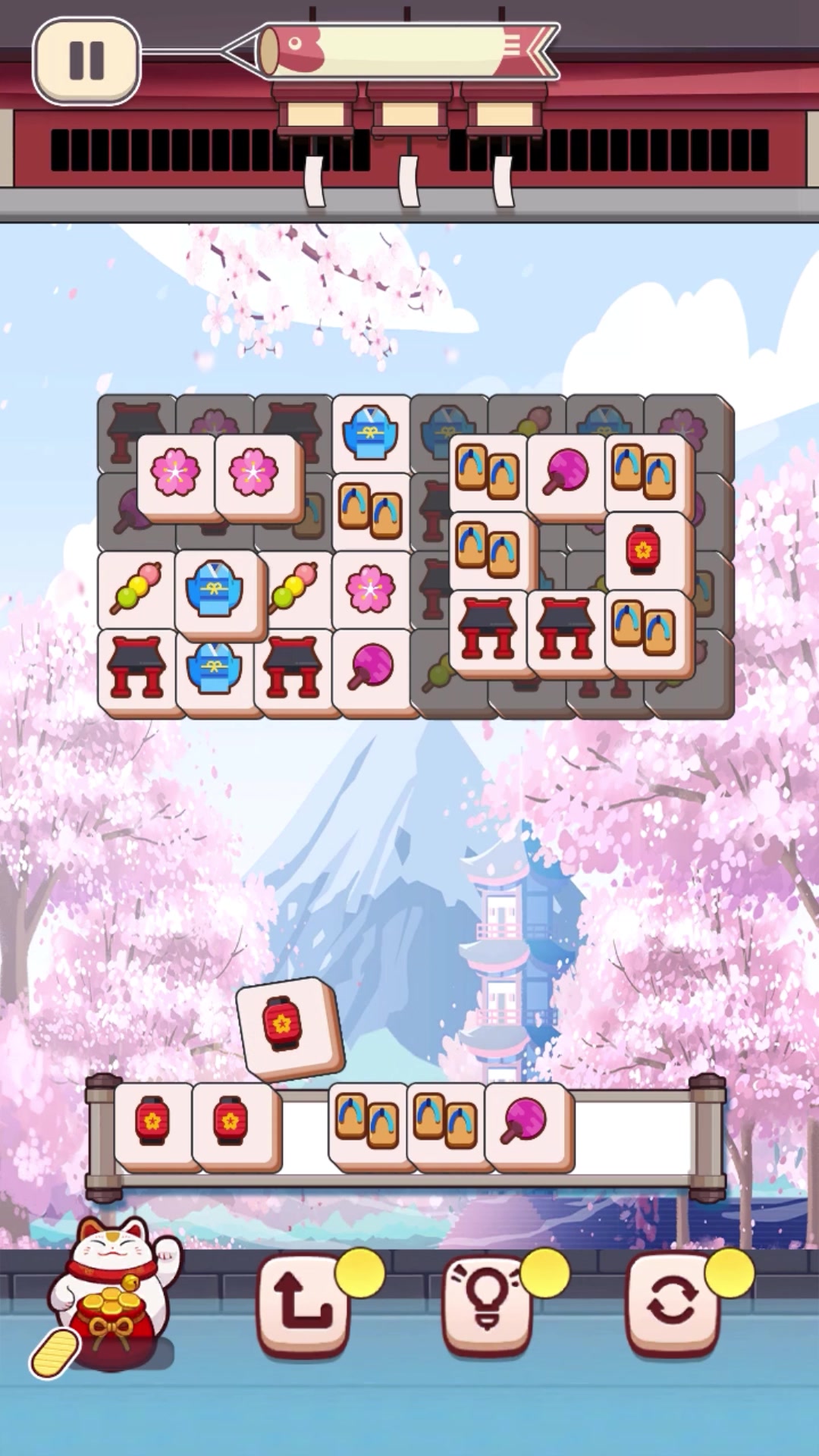Image resolution: width=819 pixels, height=1456 pixels.
Task: Select the sandals tile beside two torii gates
Action: pyautogui.click(x=644, y=629)
